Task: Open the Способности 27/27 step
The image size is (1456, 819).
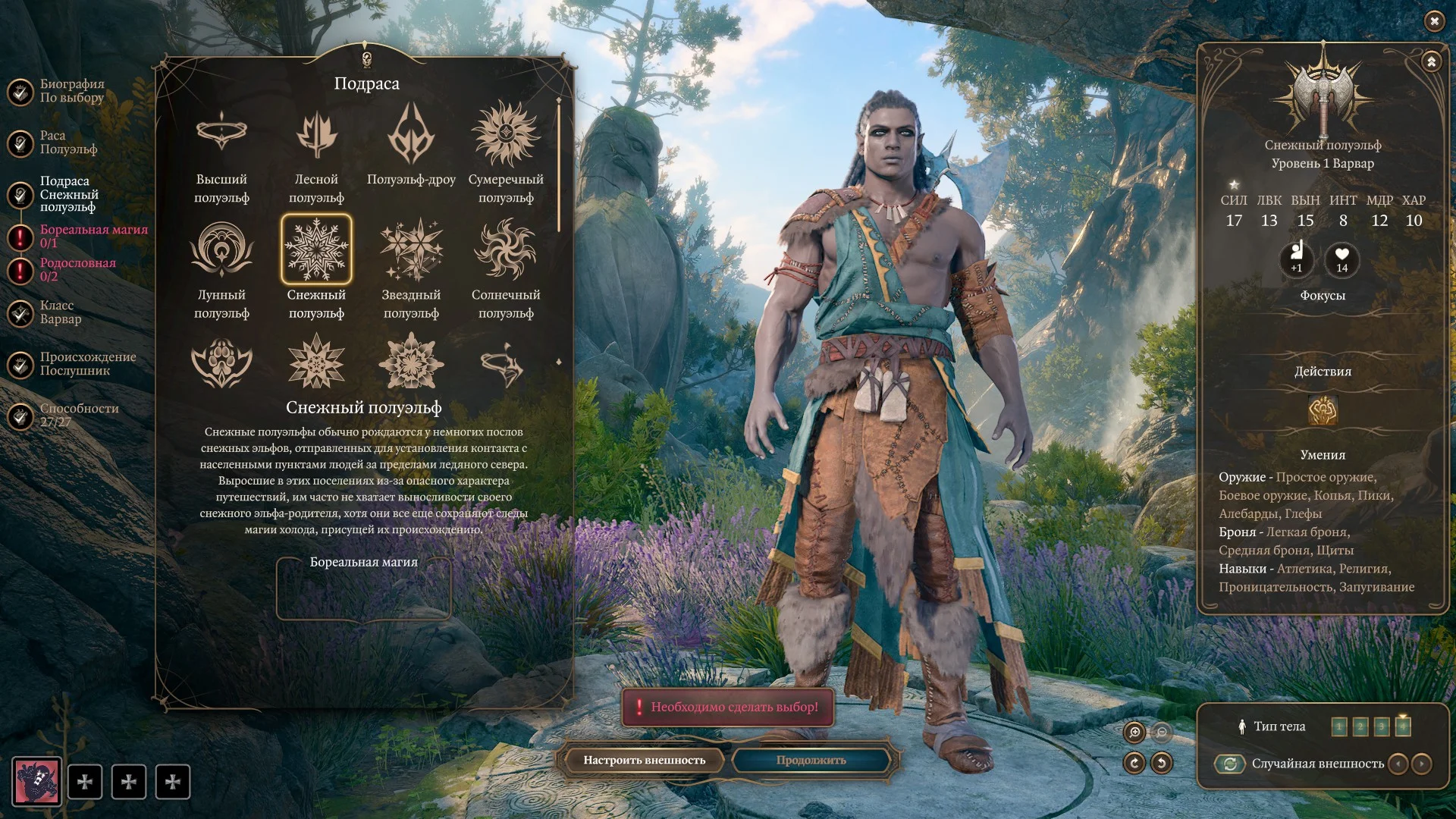Action: (78, 415)
